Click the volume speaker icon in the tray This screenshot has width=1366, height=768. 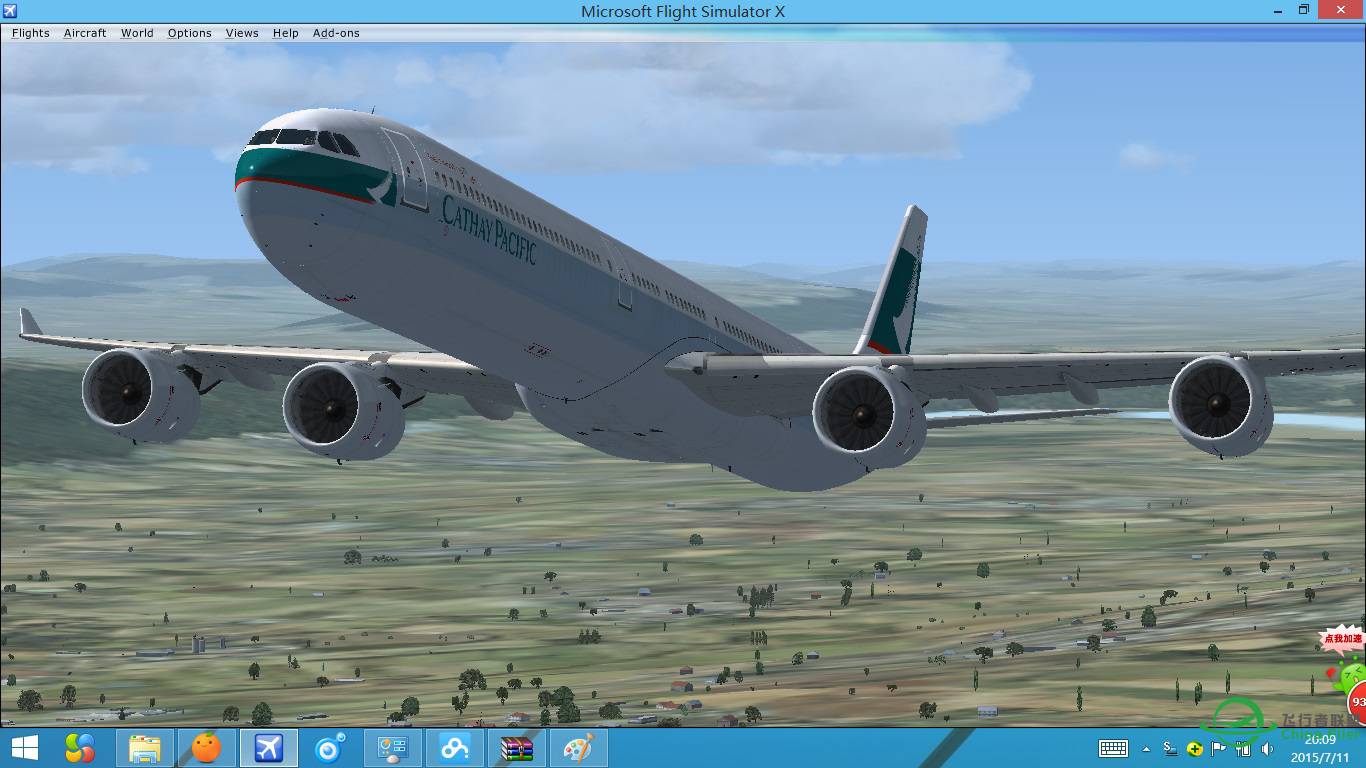pyautogui.click(x=1266, y=748)
